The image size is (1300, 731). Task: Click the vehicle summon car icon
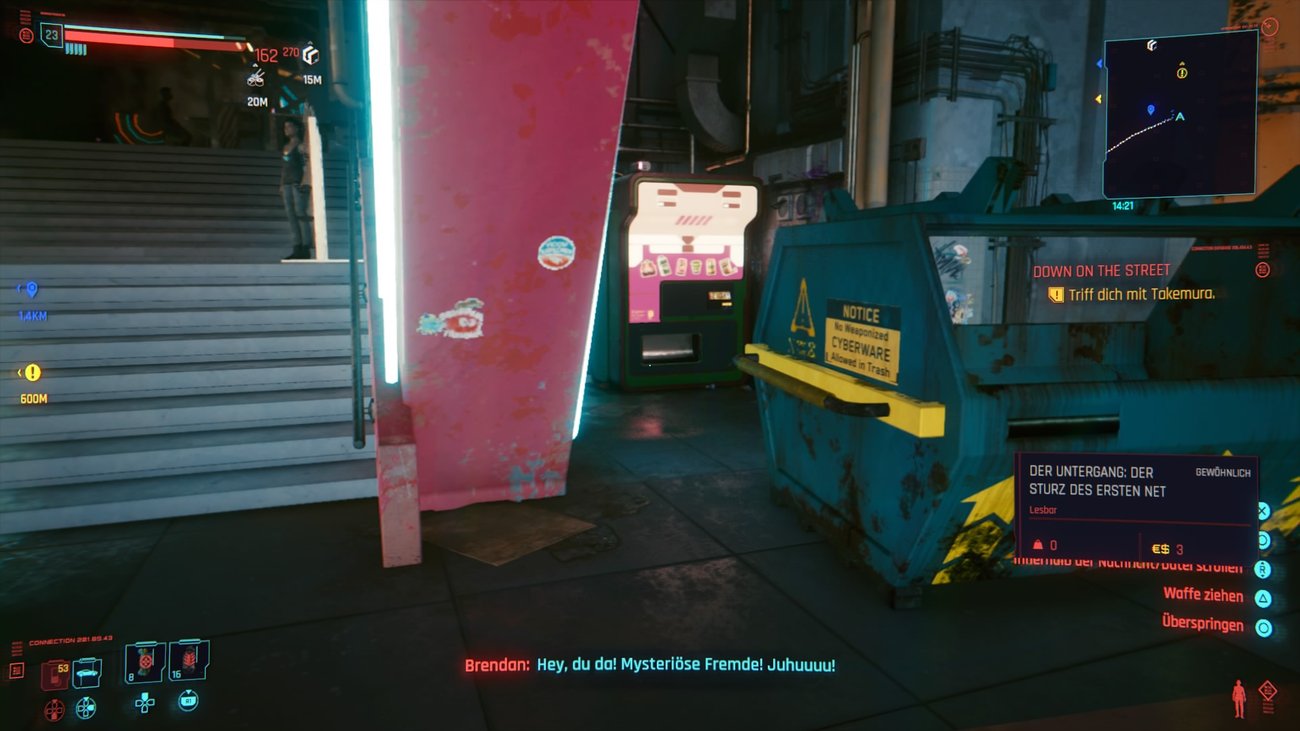click(x=86, y=672)
